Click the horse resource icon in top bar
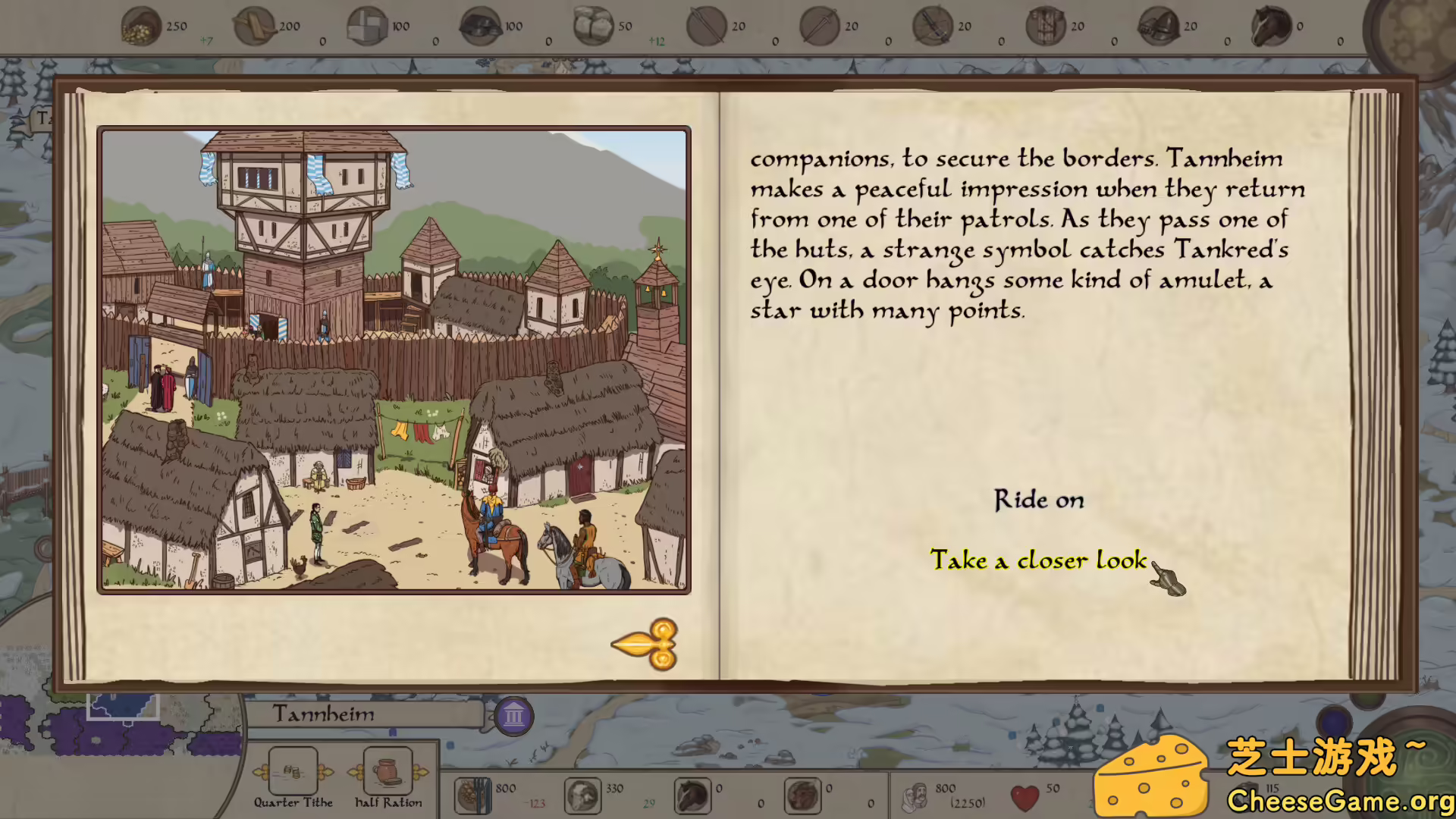The height and width of the screenshot is (819, 1456). click(x=1271, y=27)
